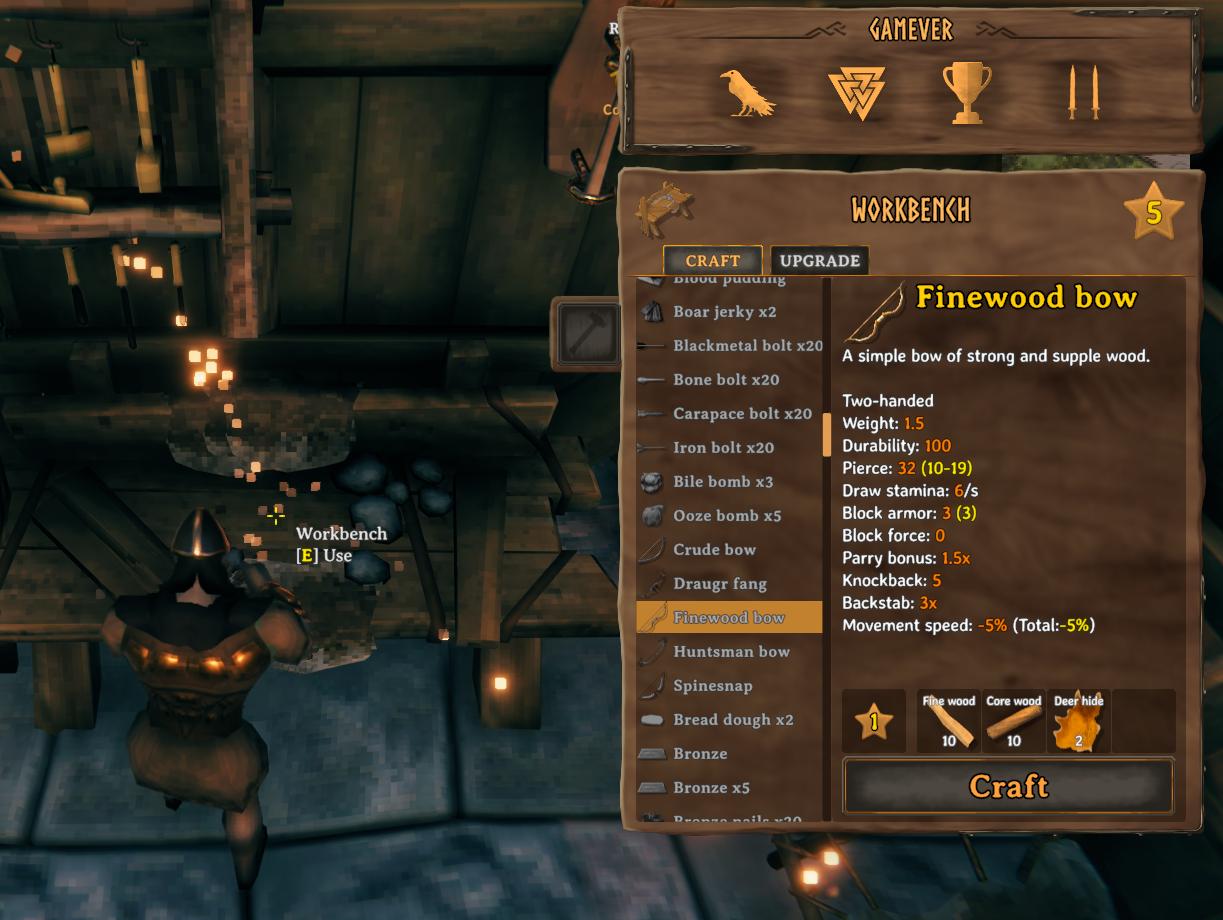The width and height of the screenshot is (1223, 920).
Task: Choose the Iron bolt x20 recipe
Action: coord(723,448)
